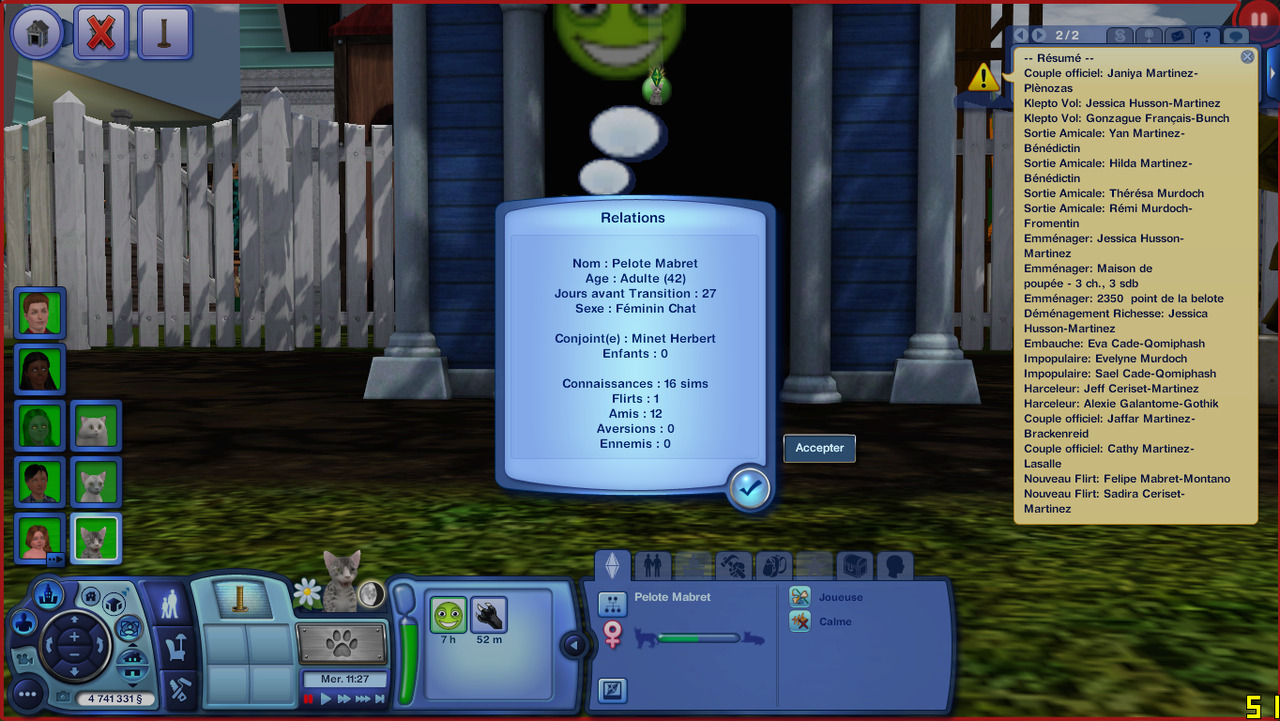Select the white cat's household portrait
This screenshot has width=1280, height=721.
(x=97, y=426)
